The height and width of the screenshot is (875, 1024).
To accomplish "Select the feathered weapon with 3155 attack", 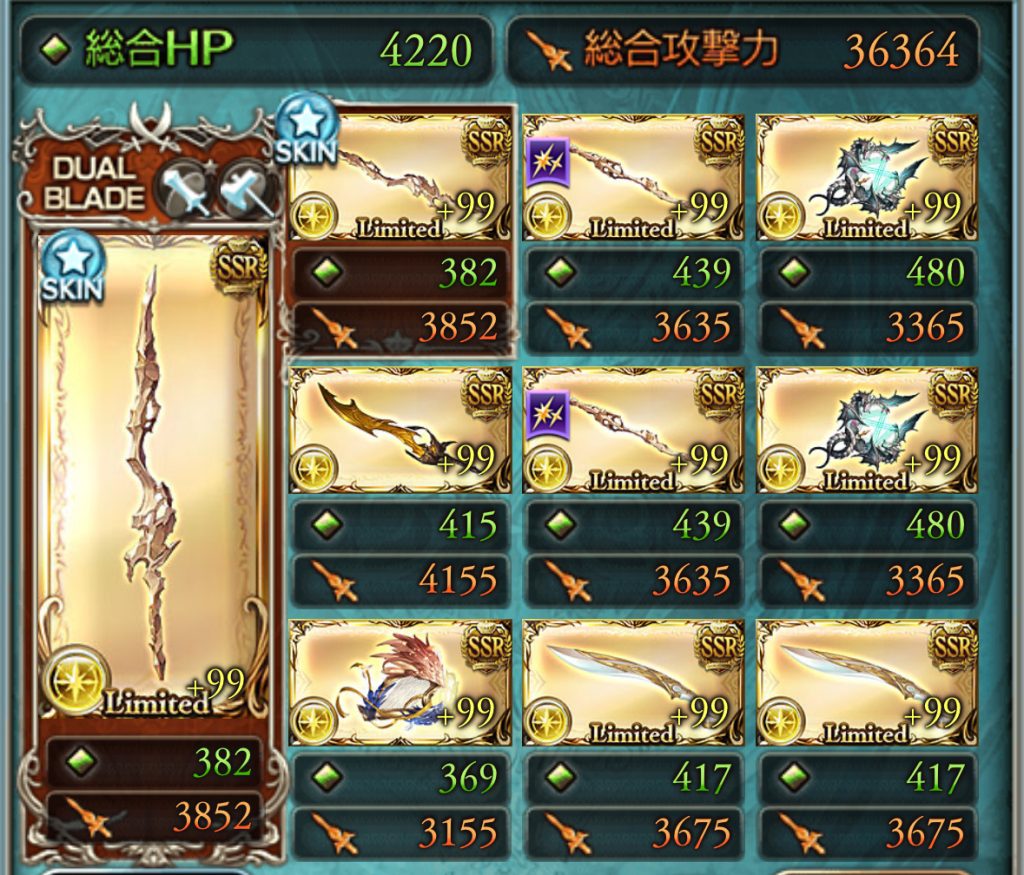I will tap(399, 682).
